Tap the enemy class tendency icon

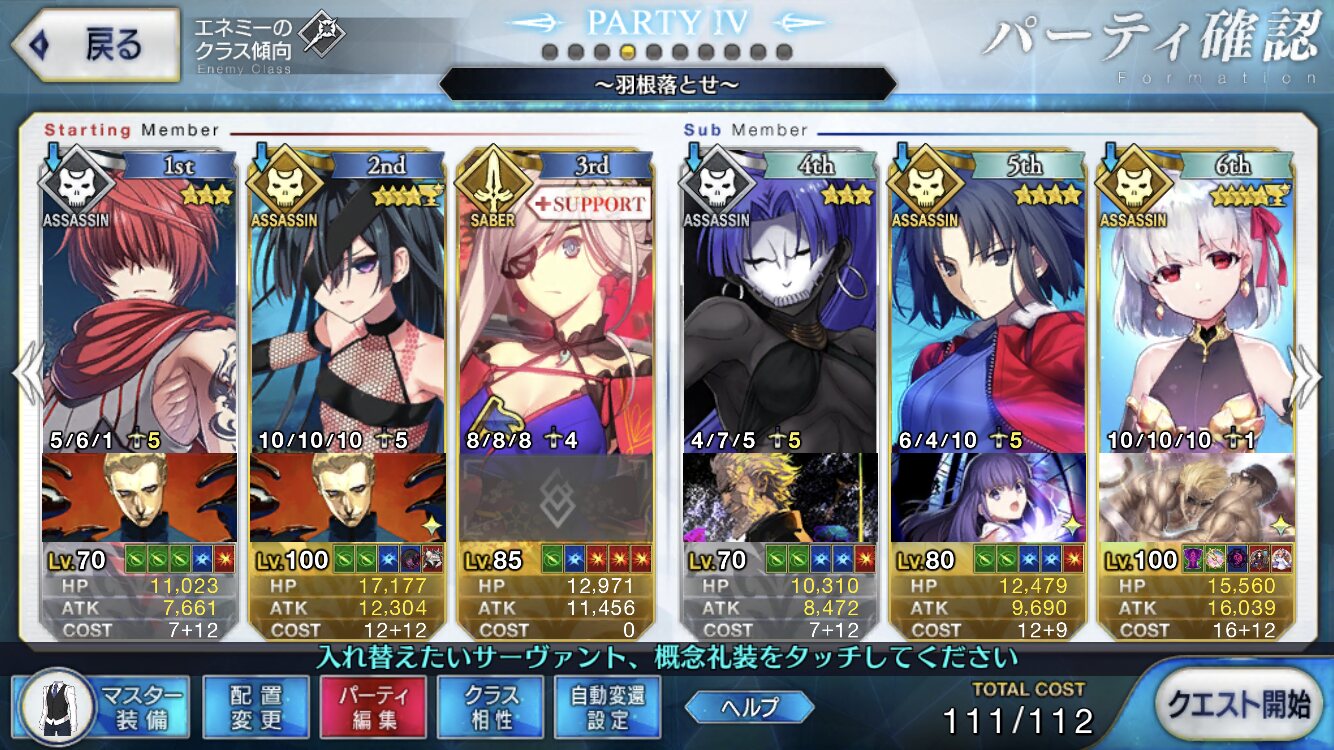322,37
